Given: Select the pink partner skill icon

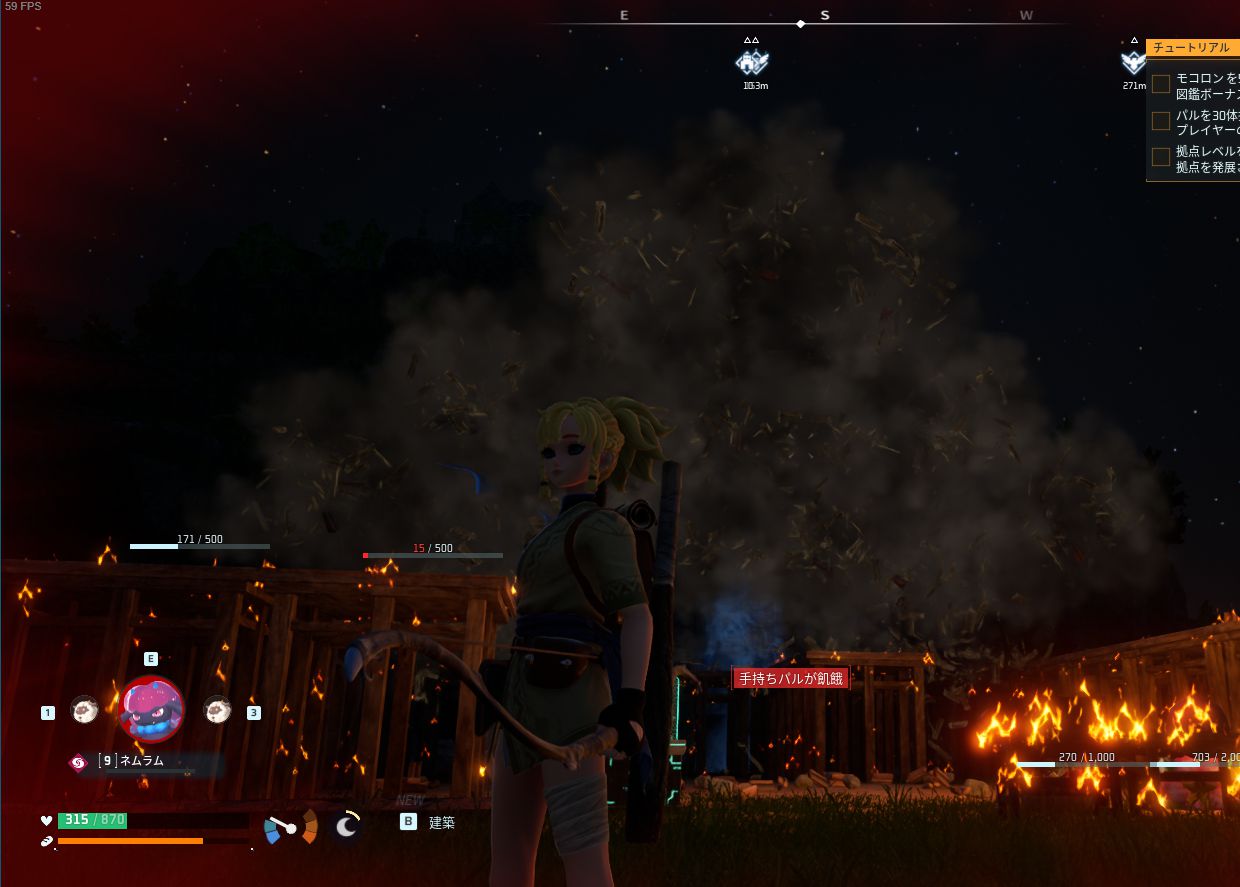Looking at the screenshot, I should (x=78, y=763).
